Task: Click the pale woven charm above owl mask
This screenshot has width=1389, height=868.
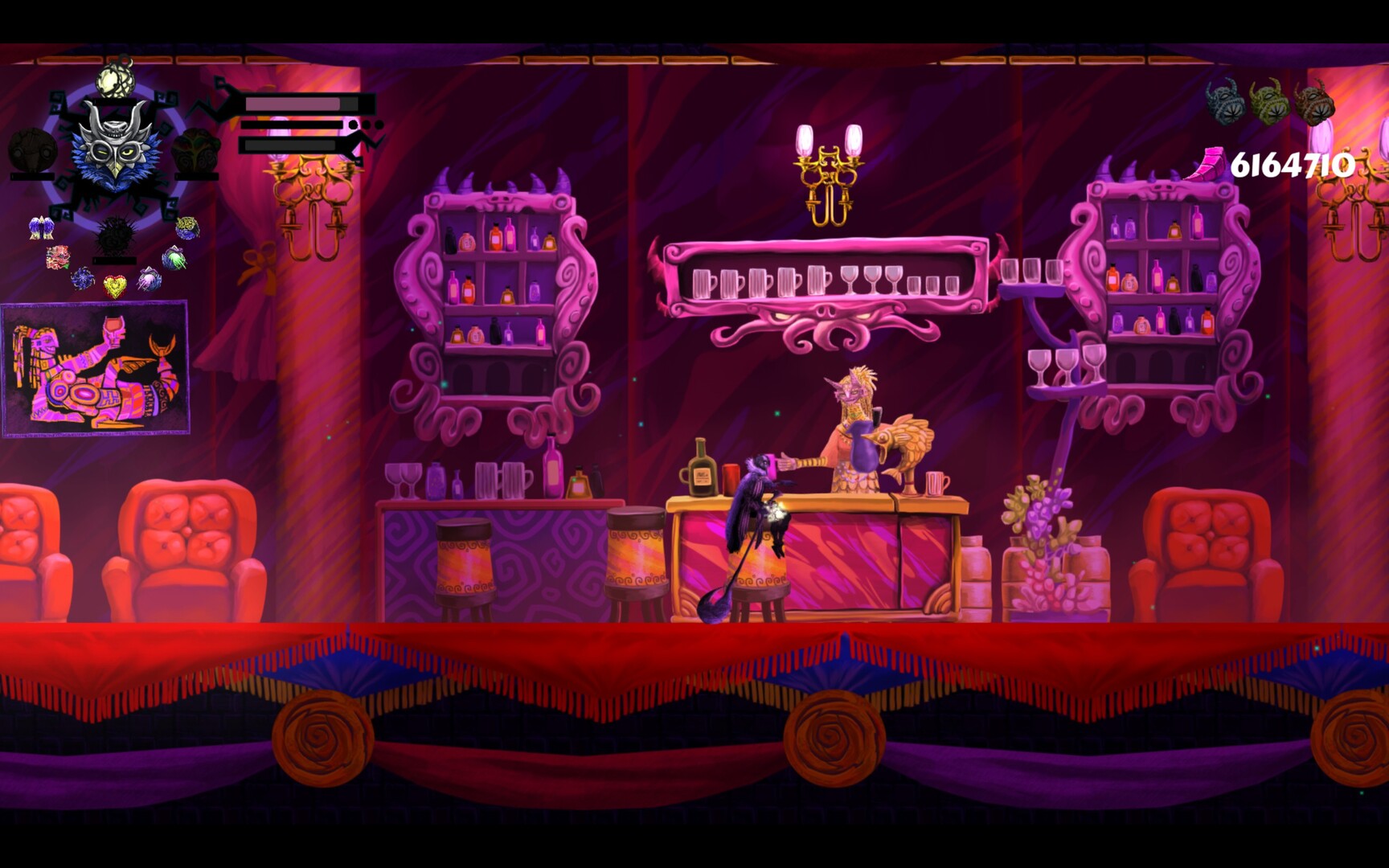Action: [114, 79]
